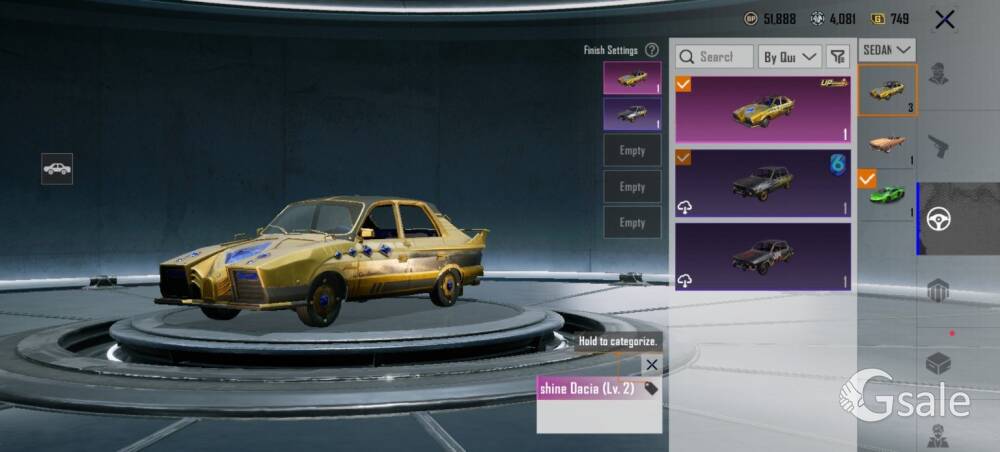
Task: Open the filter funnel options
Action: 838,57
